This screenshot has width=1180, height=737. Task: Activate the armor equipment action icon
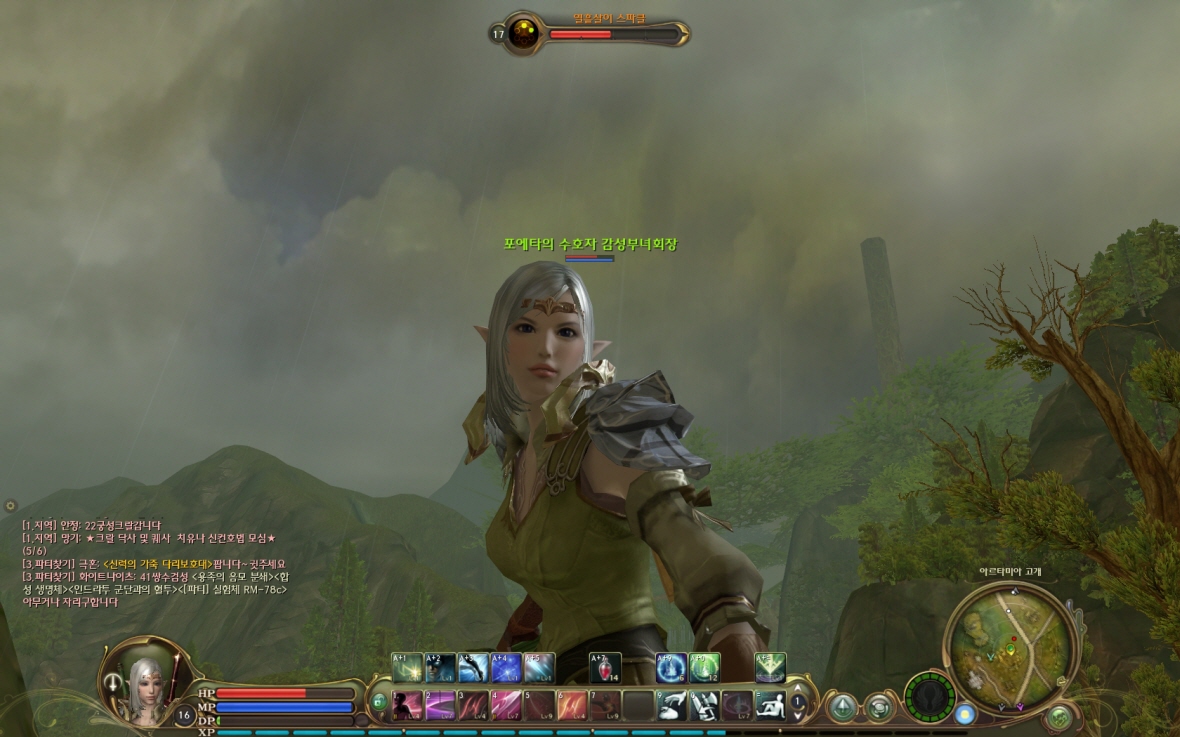pos(704,706)
